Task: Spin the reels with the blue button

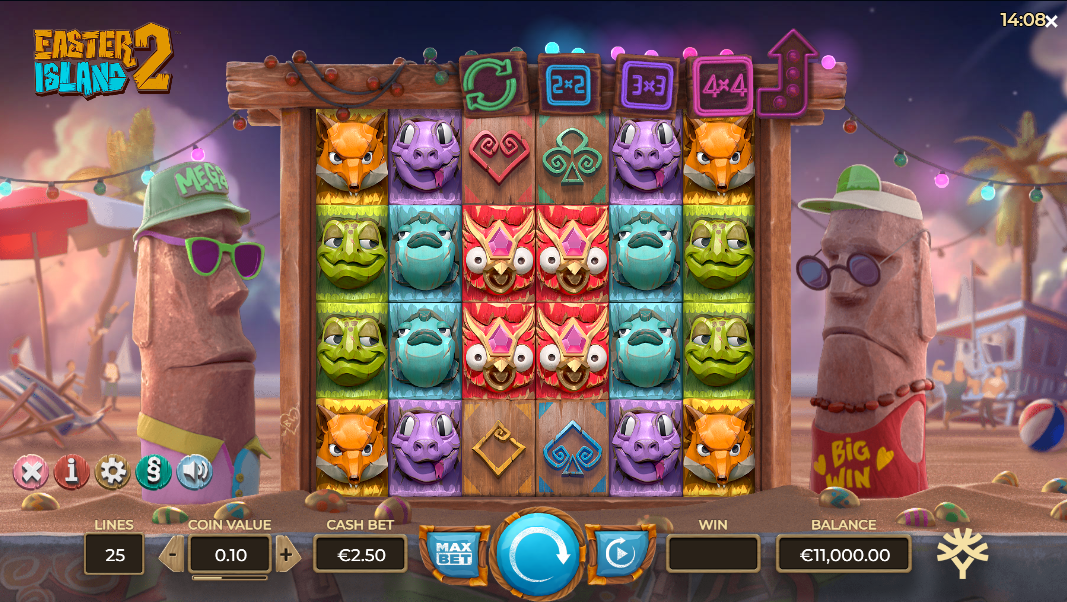Action: point(538,554)
